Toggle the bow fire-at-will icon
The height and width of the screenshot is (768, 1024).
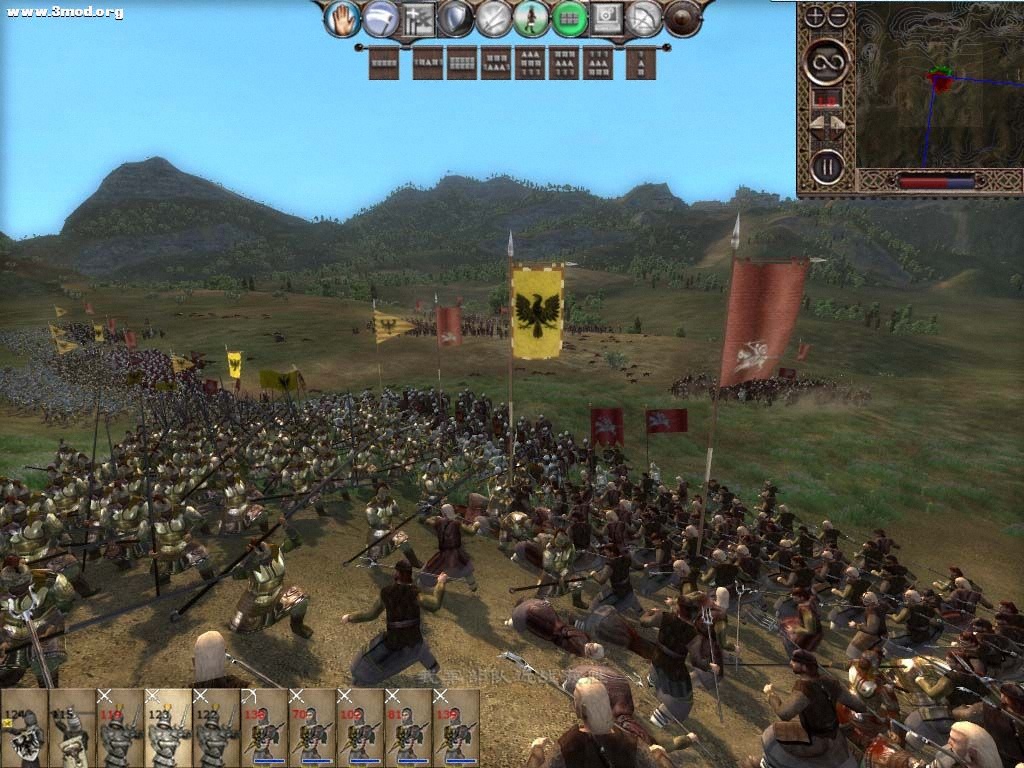pyautogui.click(x=645, y=18)
